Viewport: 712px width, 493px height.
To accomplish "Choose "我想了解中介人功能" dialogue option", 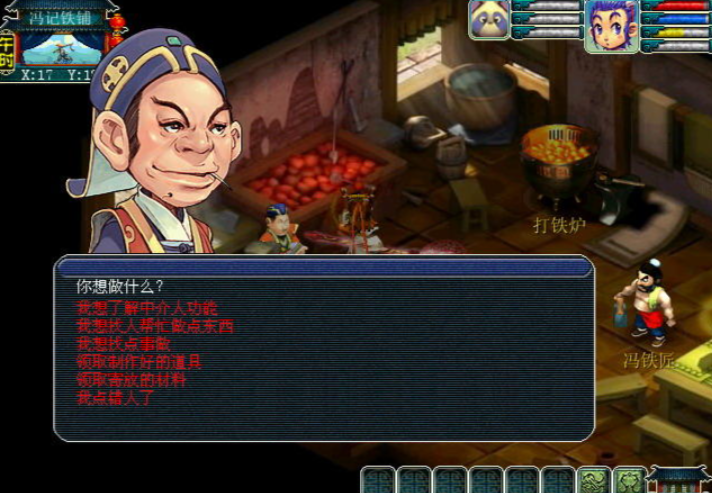I will tap(146, 307).
